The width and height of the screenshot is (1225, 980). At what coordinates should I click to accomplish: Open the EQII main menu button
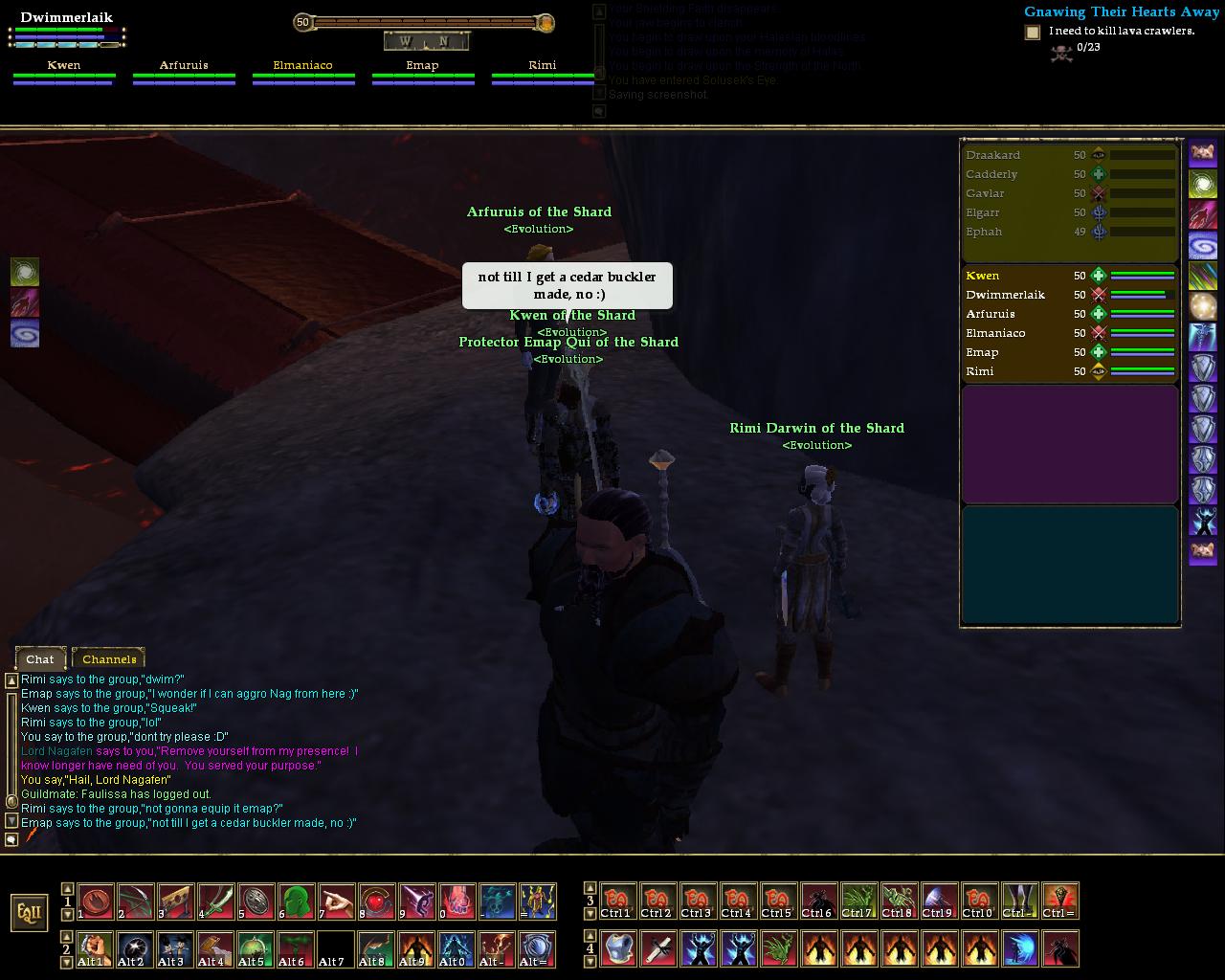[x=30, y=912]
